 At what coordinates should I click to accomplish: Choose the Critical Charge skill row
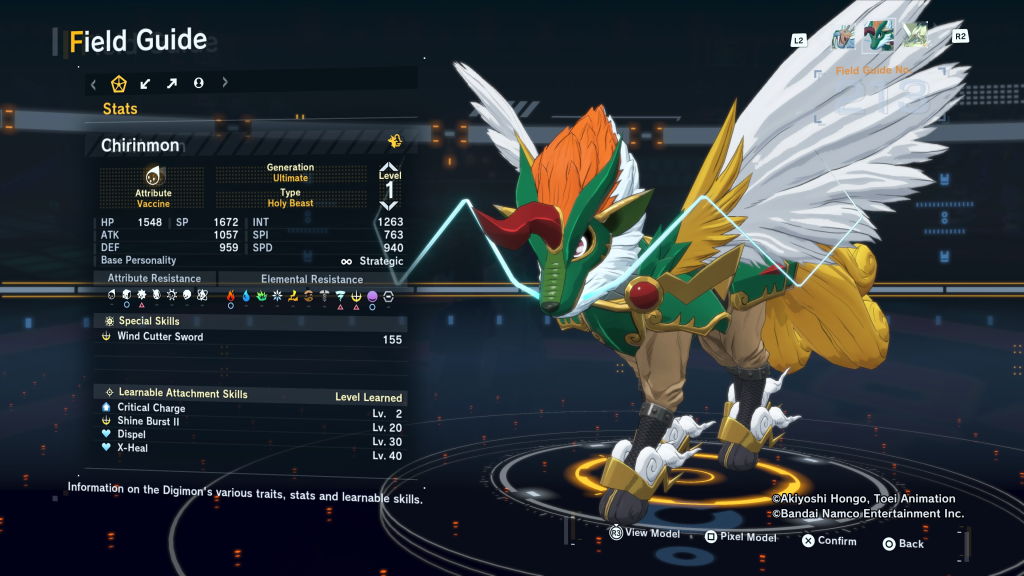point(151,408)
